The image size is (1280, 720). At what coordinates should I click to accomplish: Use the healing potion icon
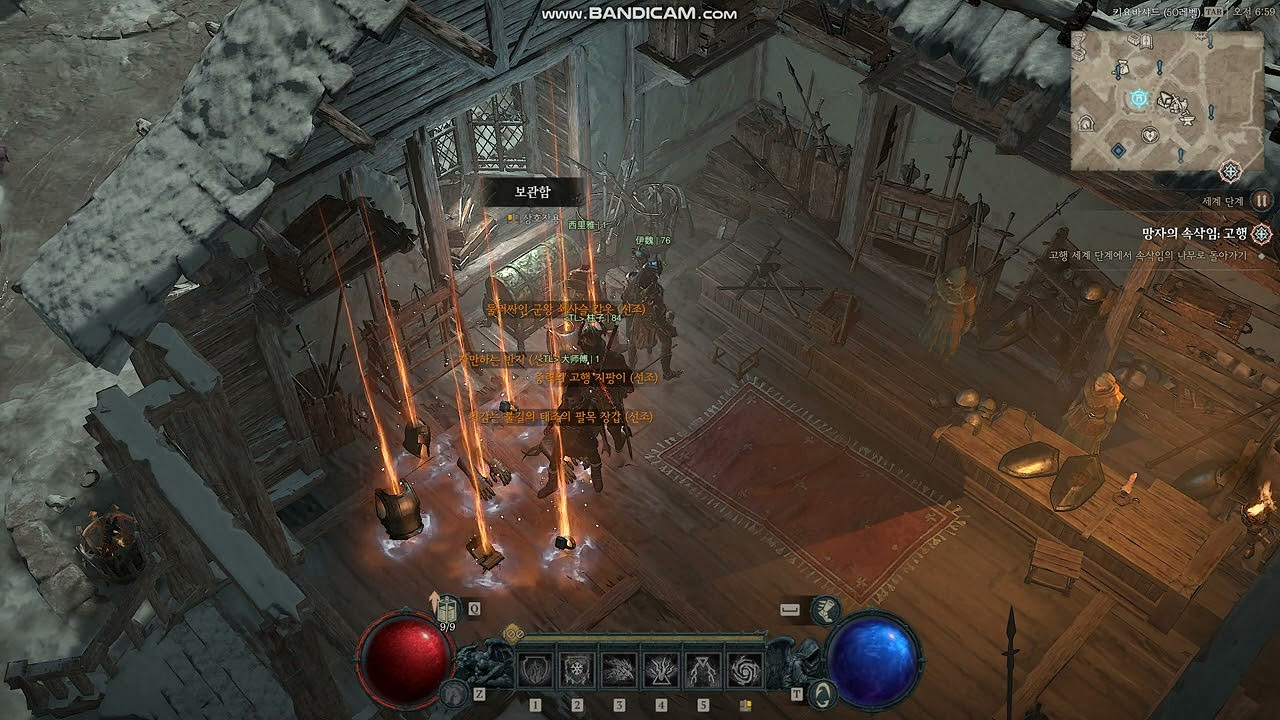[445, 608]
